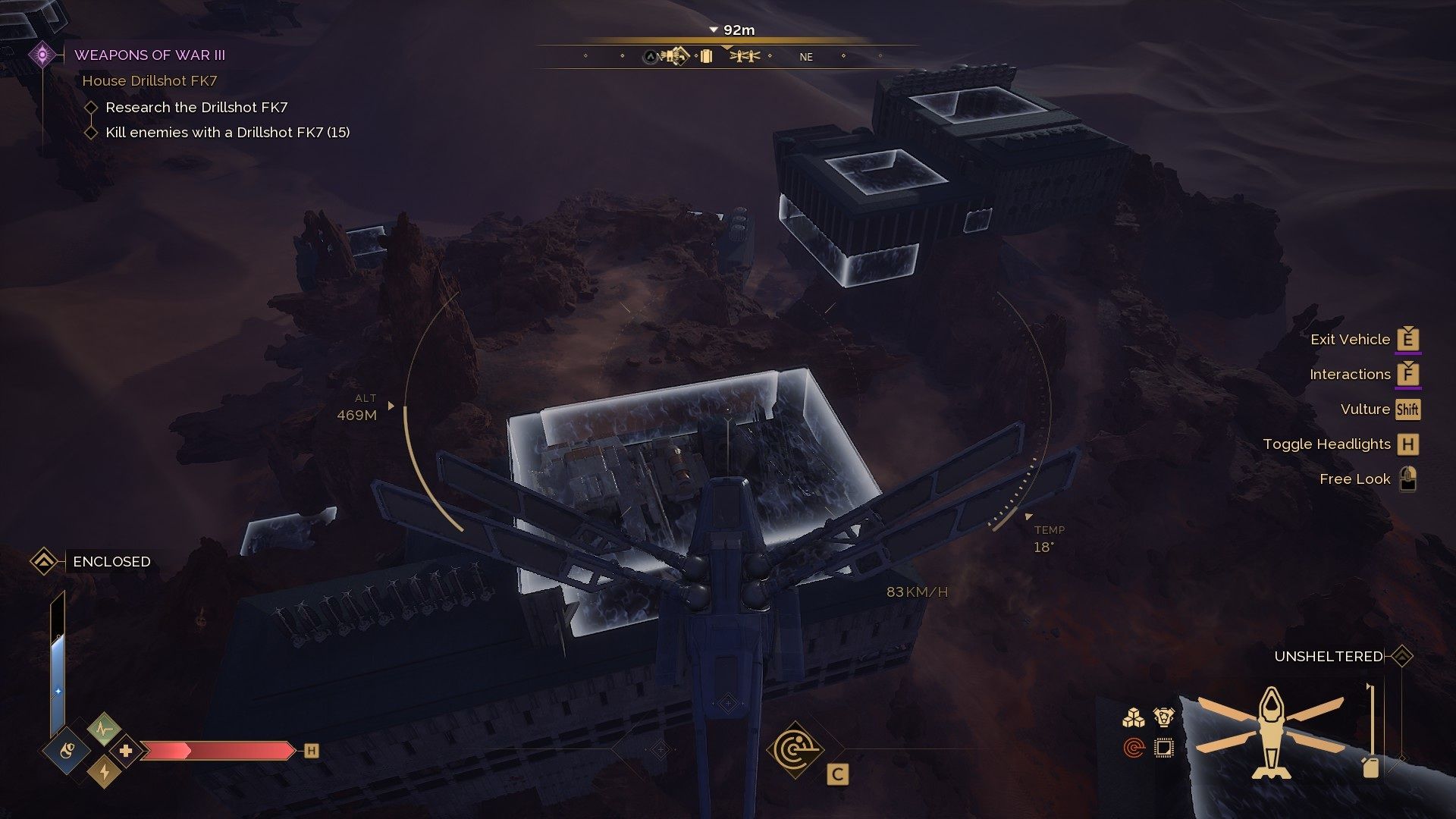Select the ornithopter vehicle status icon

tap(1271, 732)
